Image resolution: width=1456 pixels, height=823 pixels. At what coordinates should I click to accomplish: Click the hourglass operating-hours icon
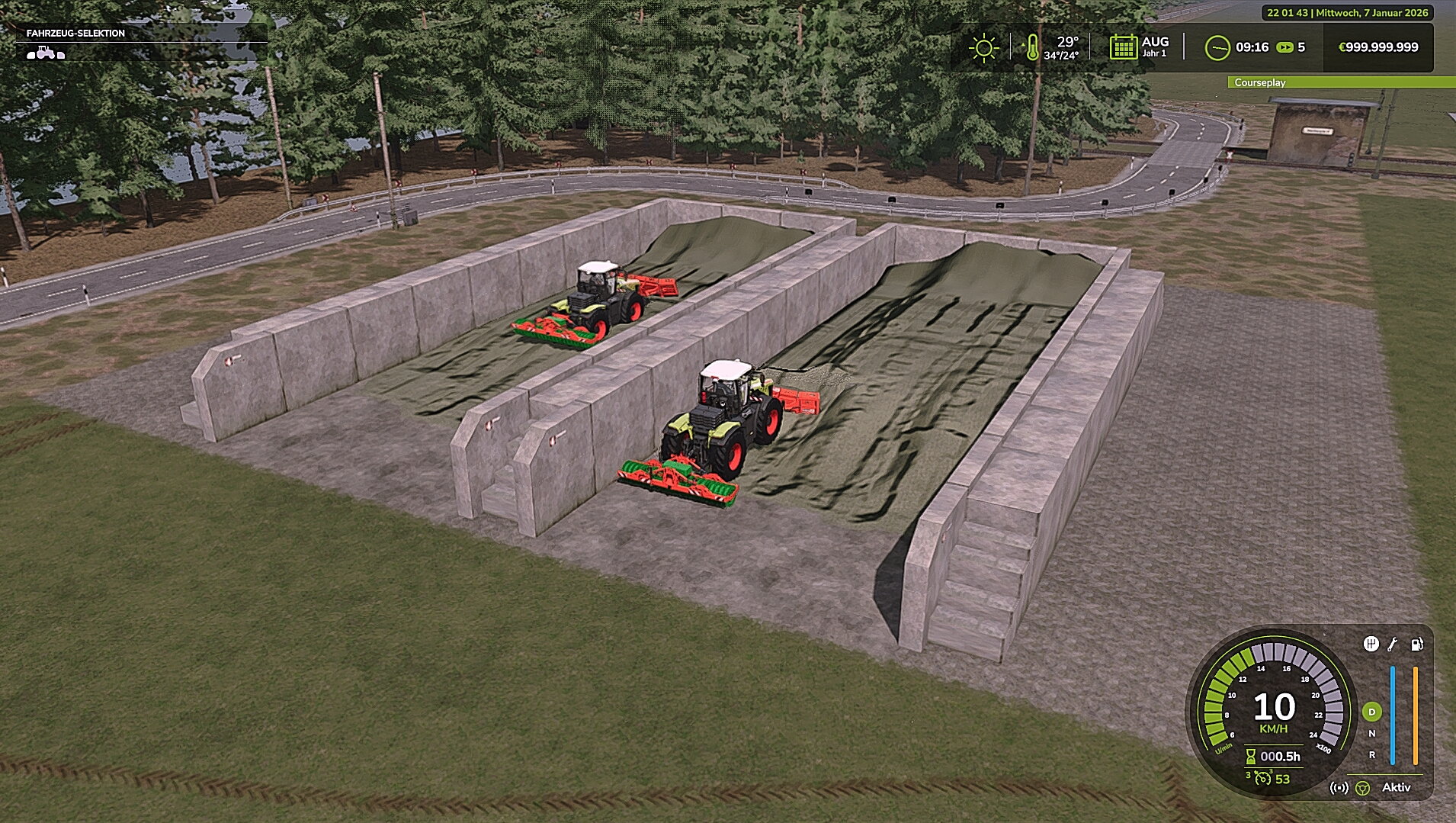click(1251, 757)
